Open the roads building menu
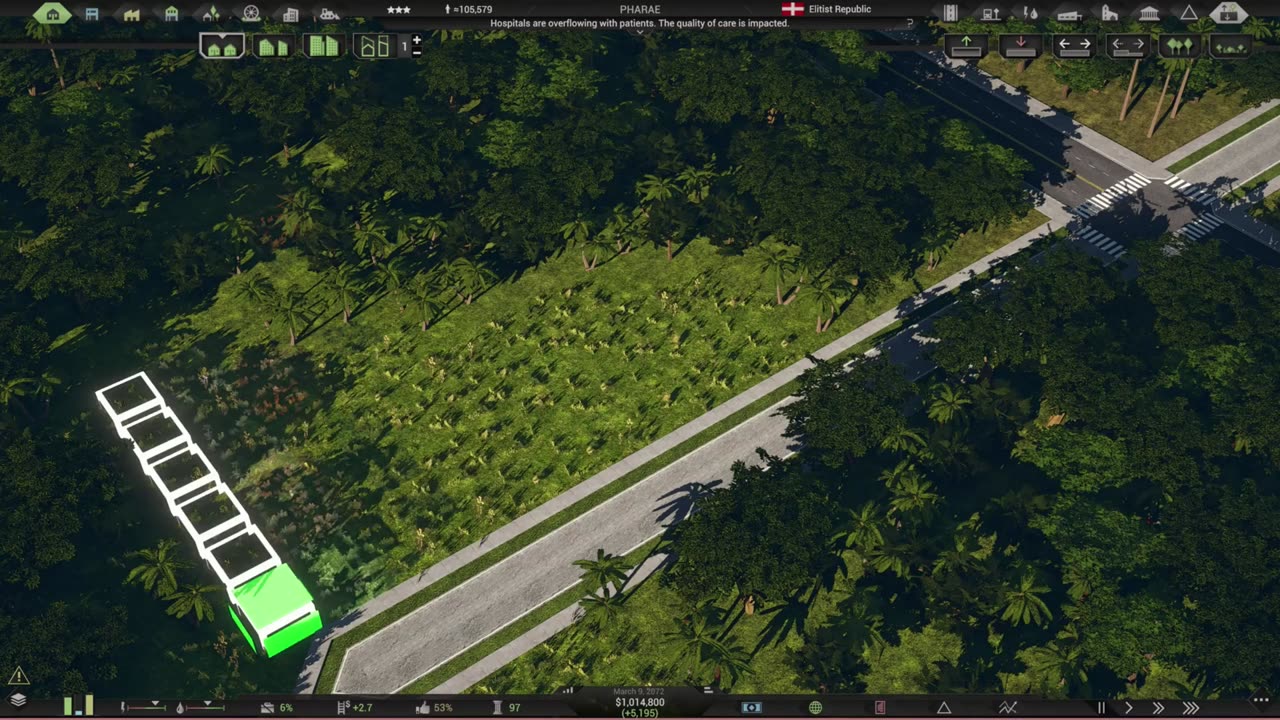 tap(951, 13)
